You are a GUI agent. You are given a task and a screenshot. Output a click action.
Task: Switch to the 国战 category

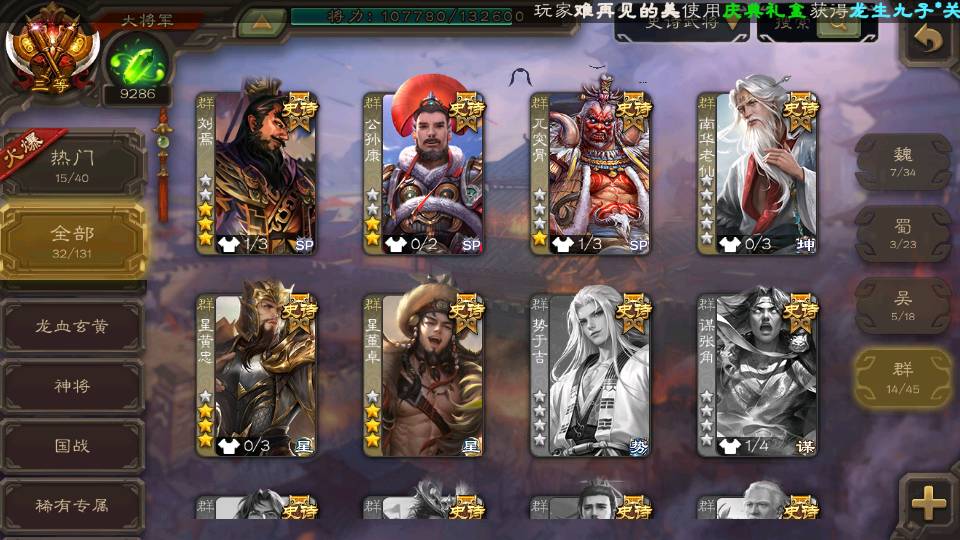pos(72,446)
